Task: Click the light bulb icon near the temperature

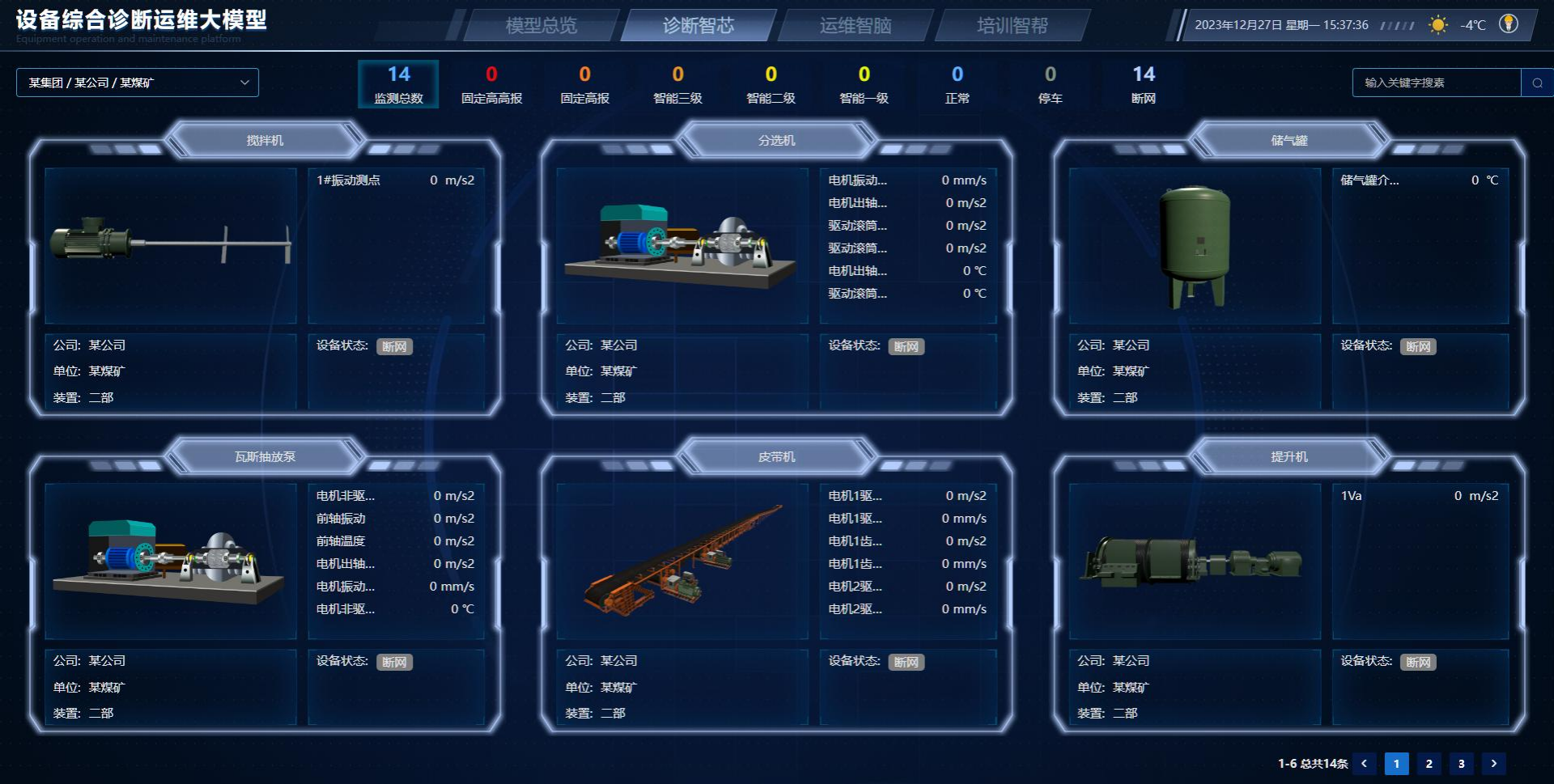Action: pyautogui.click(x=1510, y=25)
